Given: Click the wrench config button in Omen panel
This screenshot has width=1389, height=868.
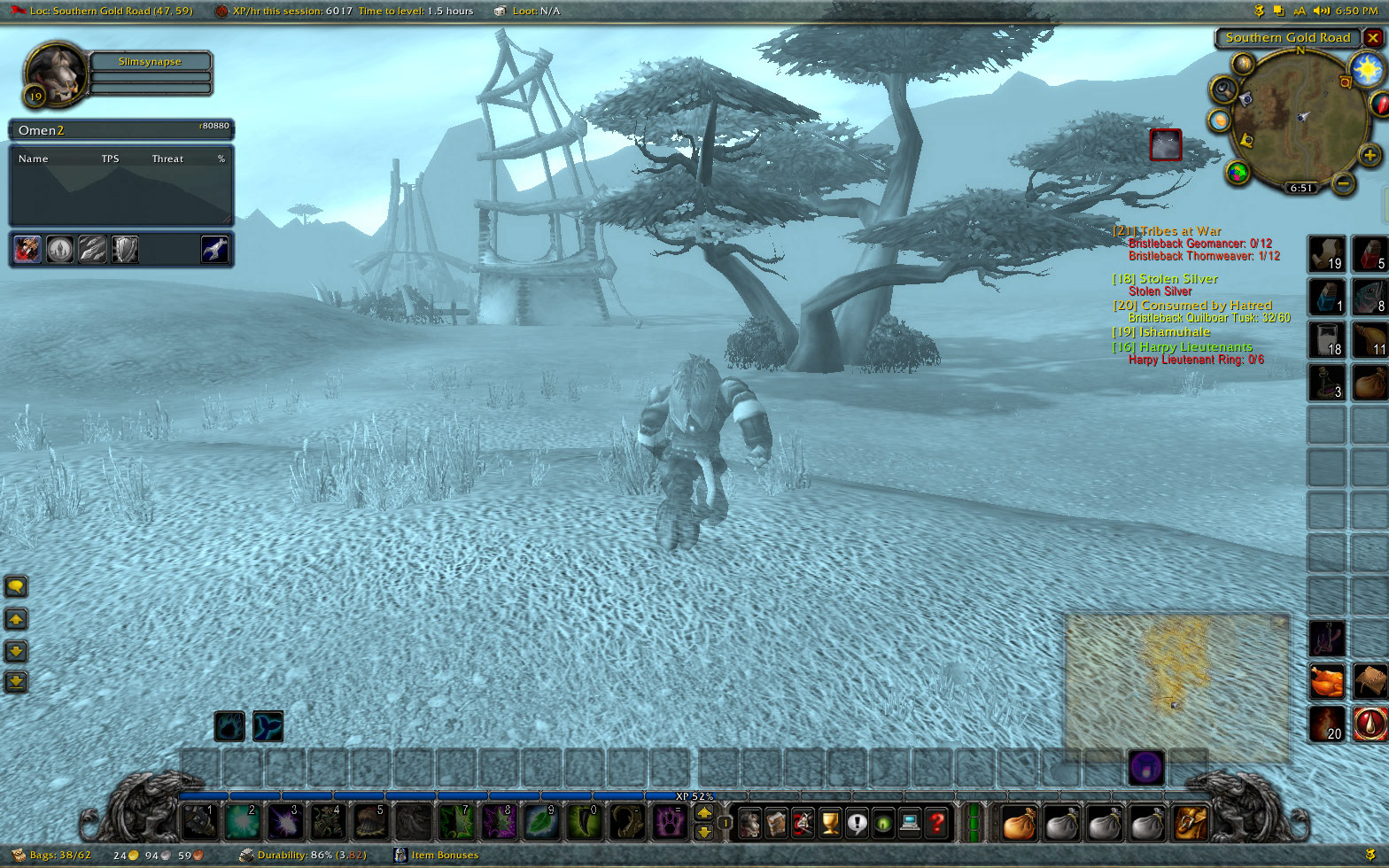Looking at the screenshot, I should click(214, 250).
